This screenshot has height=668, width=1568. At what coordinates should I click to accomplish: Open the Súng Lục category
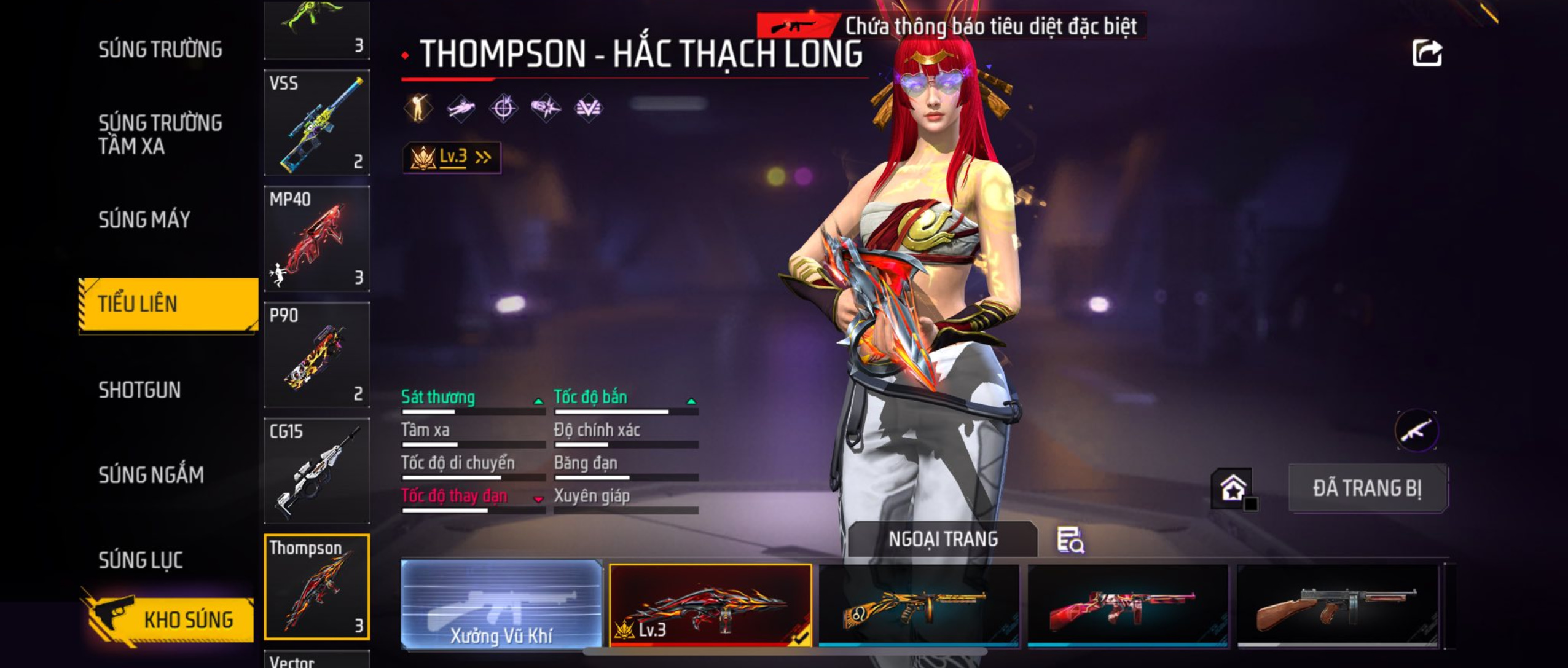(141, 560)
